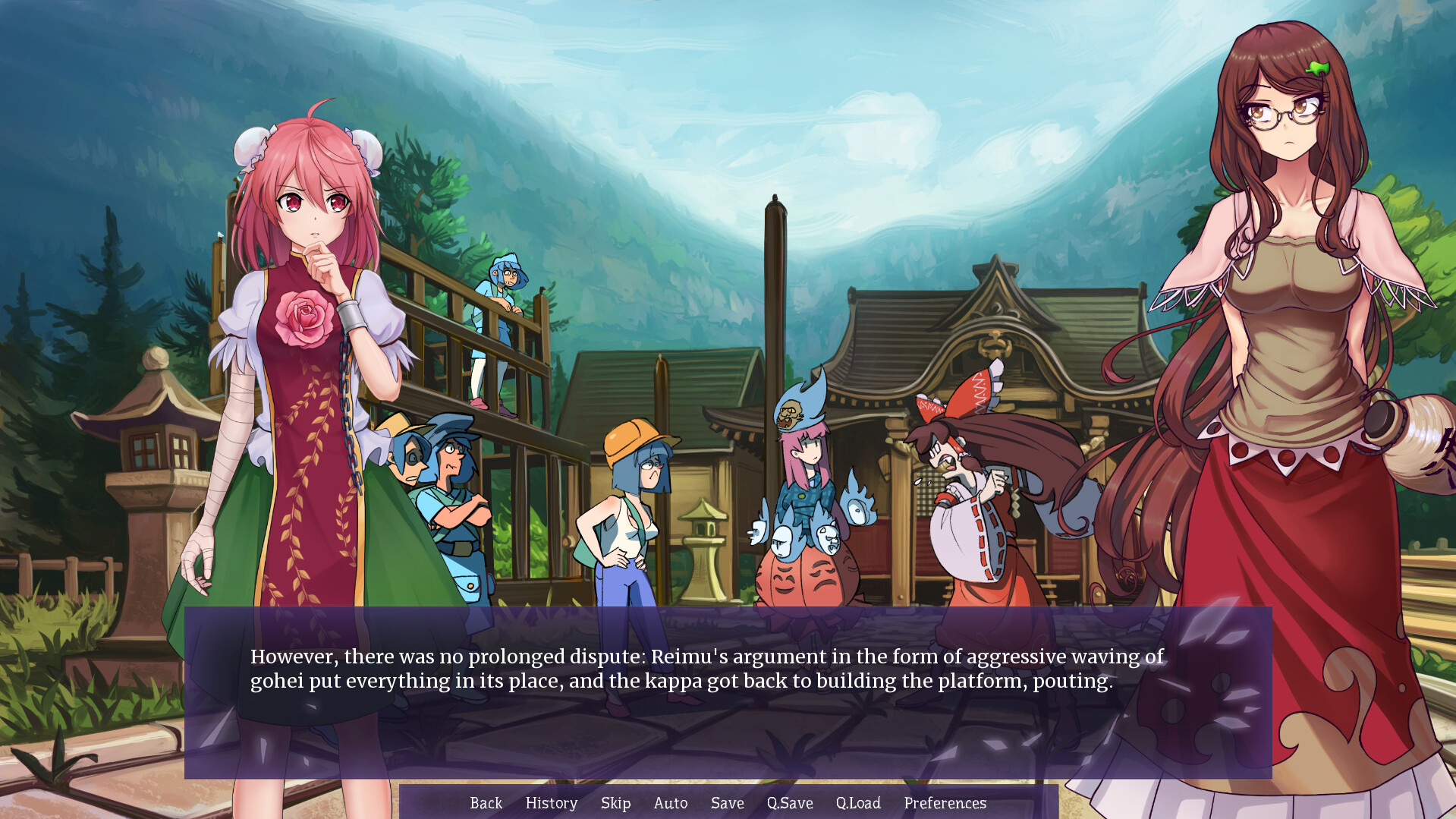This screenshot has height=819, width=1456.
Task: Click the word Reimu's in the narration text
Action: coord(684,657)
